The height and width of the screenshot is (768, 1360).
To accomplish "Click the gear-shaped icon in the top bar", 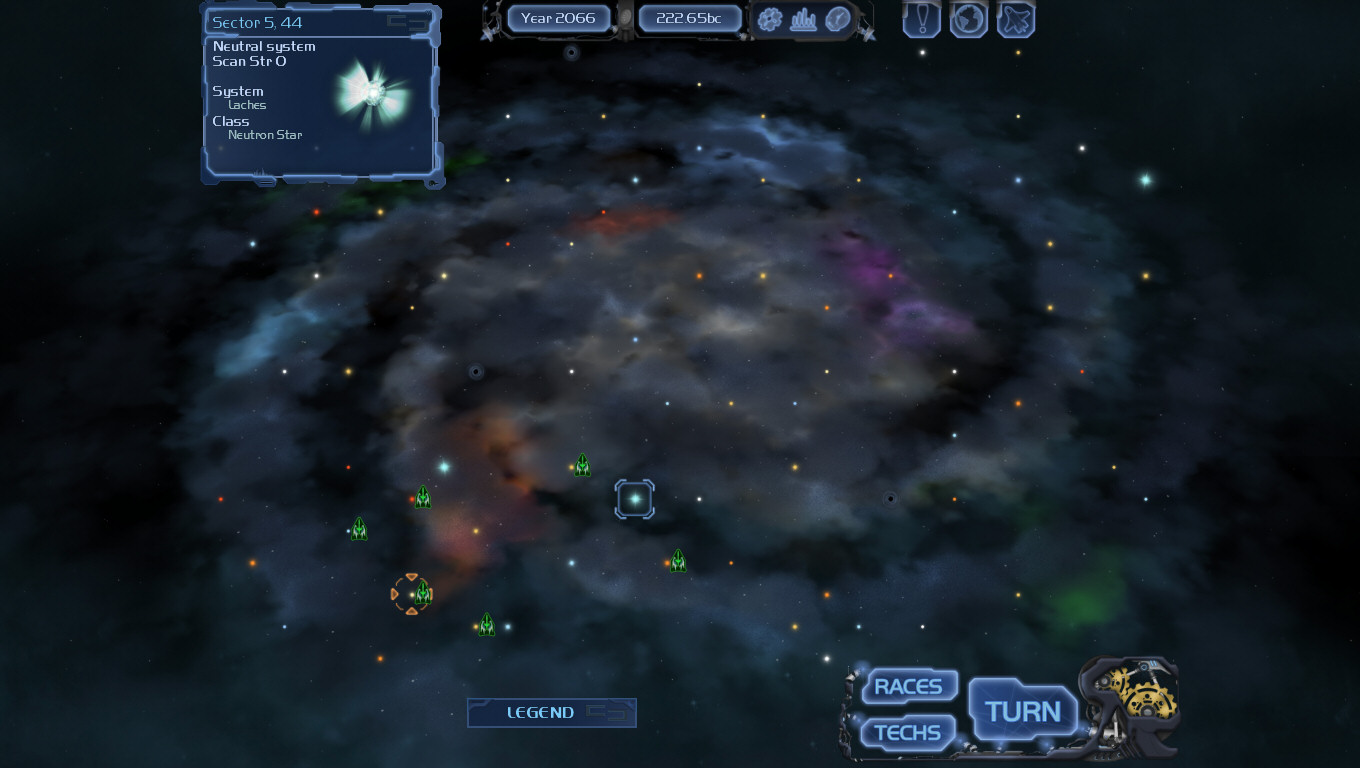I will coord(769,19).
